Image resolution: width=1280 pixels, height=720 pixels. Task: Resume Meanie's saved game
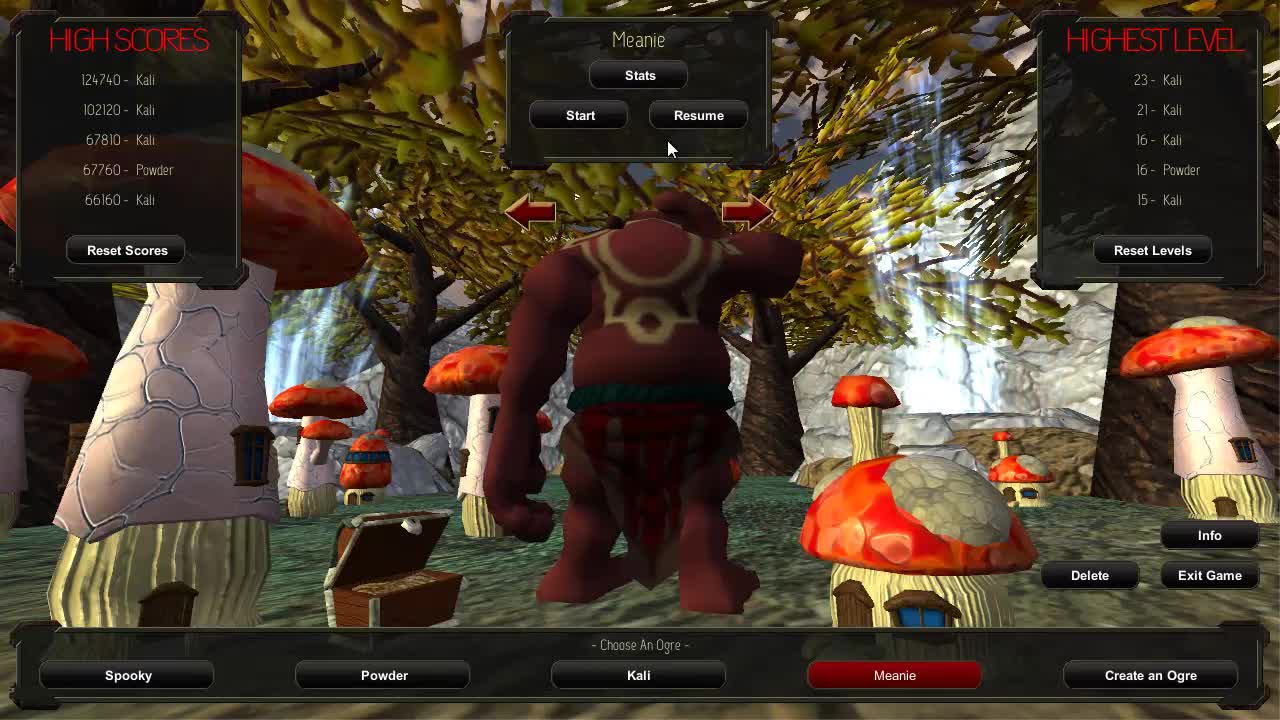(x=698, y=115)
